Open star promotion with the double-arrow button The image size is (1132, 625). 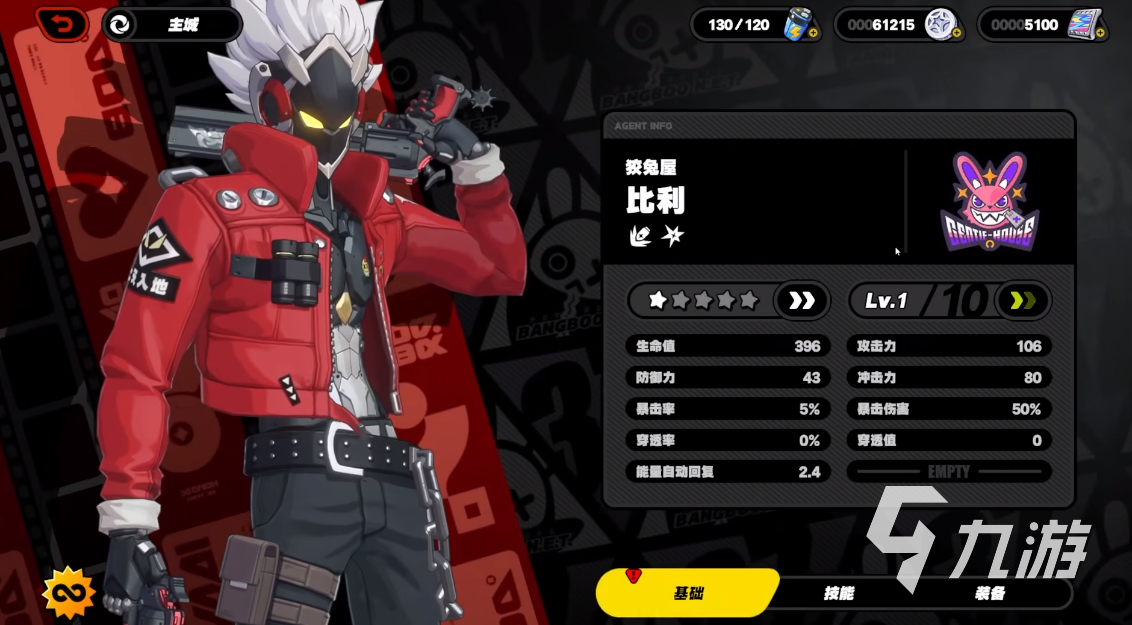[802, 300]
